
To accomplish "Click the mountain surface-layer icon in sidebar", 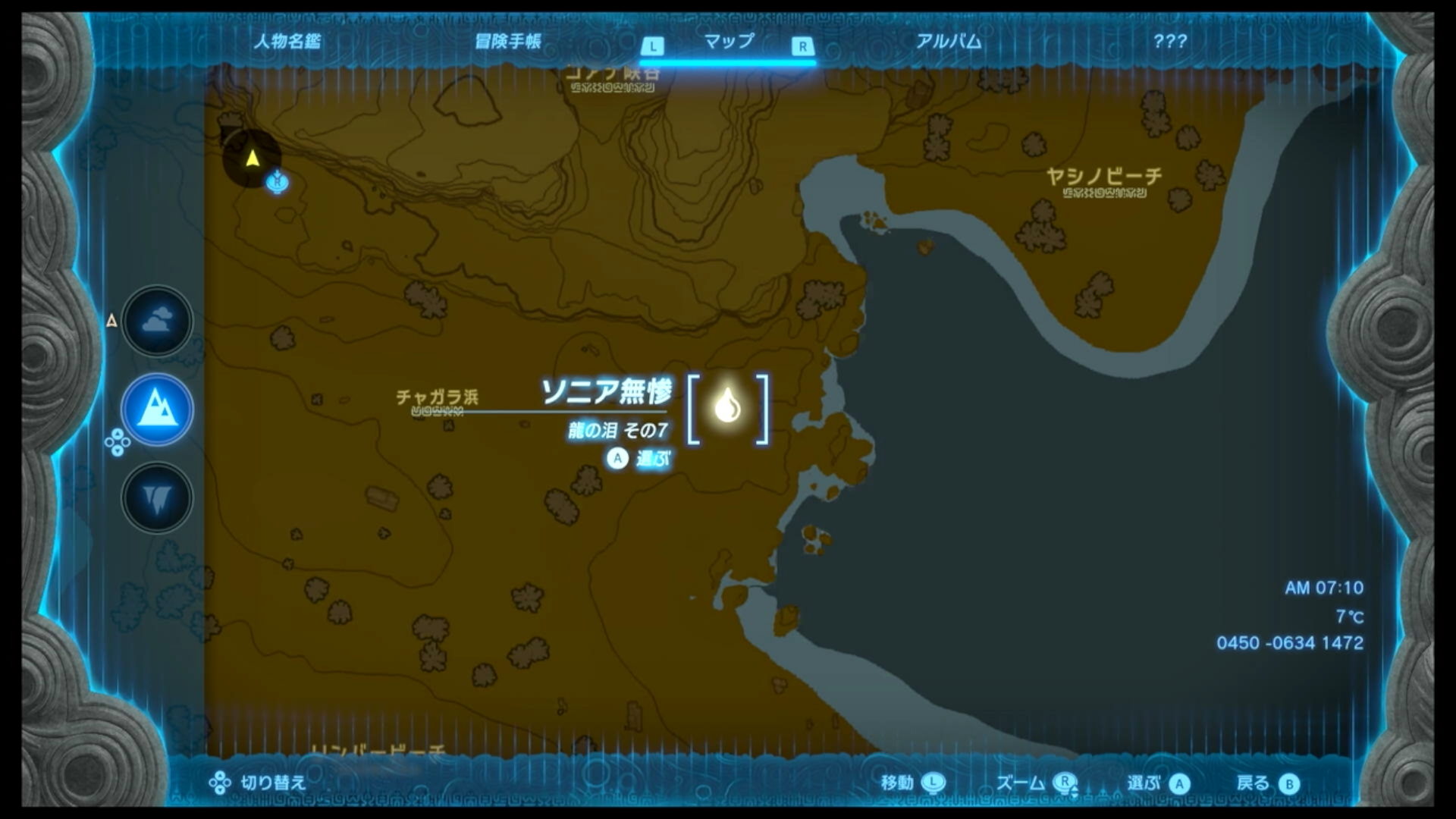I will 157,409.
